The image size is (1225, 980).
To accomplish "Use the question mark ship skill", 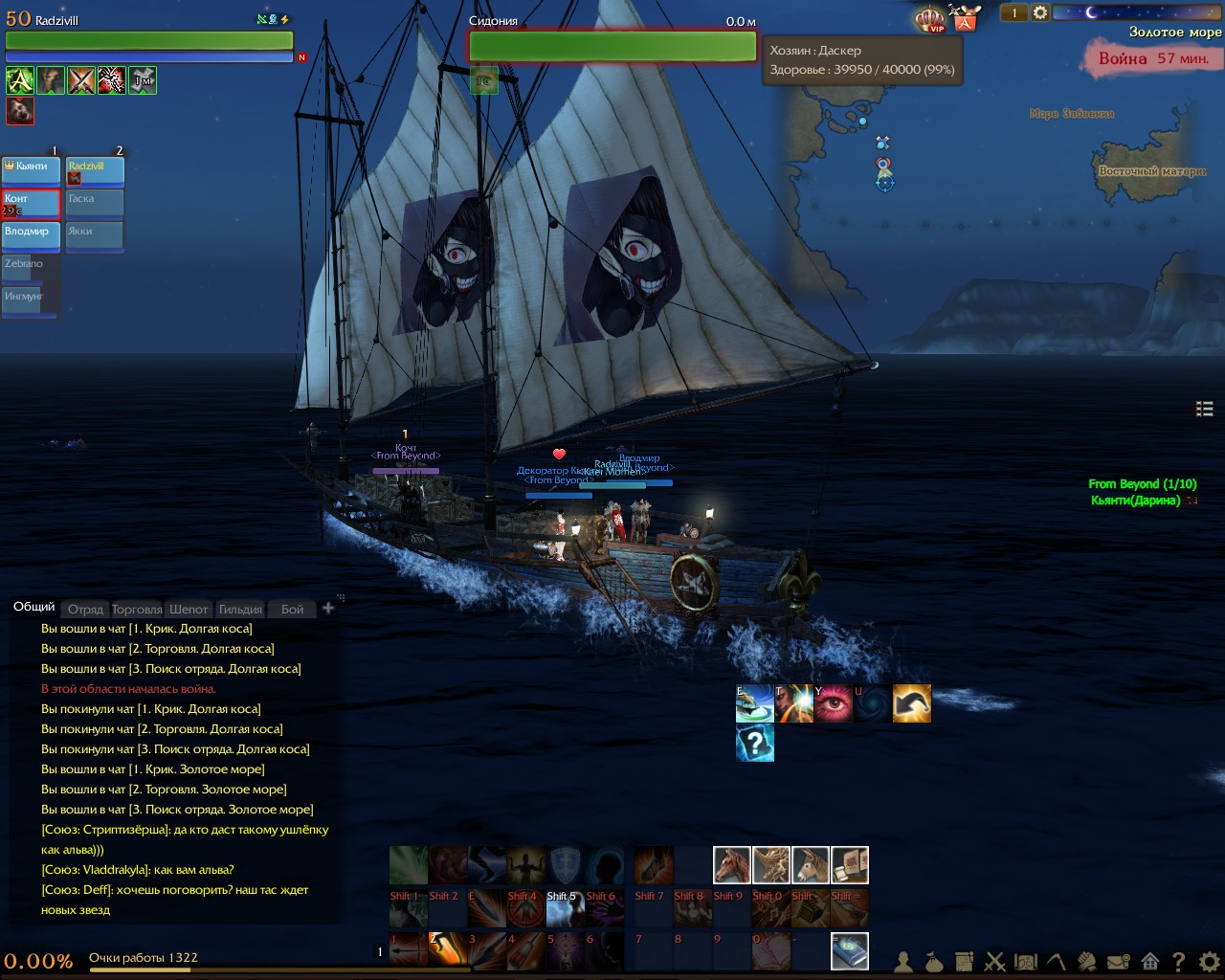I will coord(755,743).
